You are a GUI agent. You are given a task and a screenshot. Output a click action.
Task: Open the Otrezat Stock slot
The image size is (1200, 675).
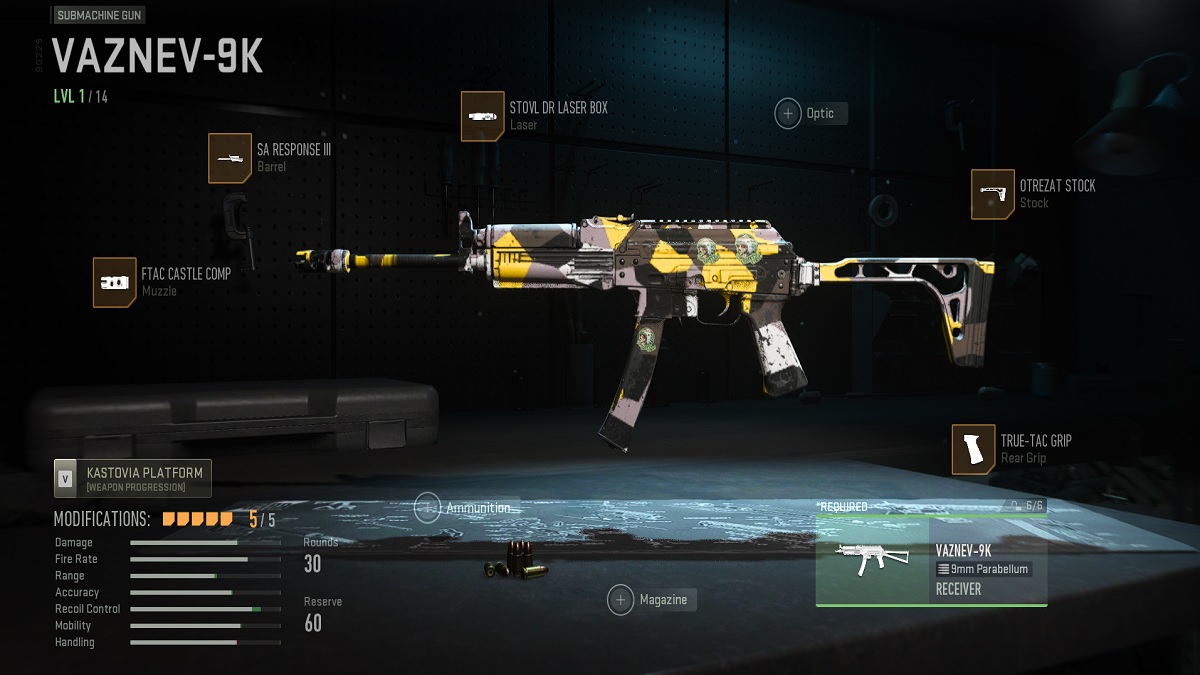click(992, 194)
